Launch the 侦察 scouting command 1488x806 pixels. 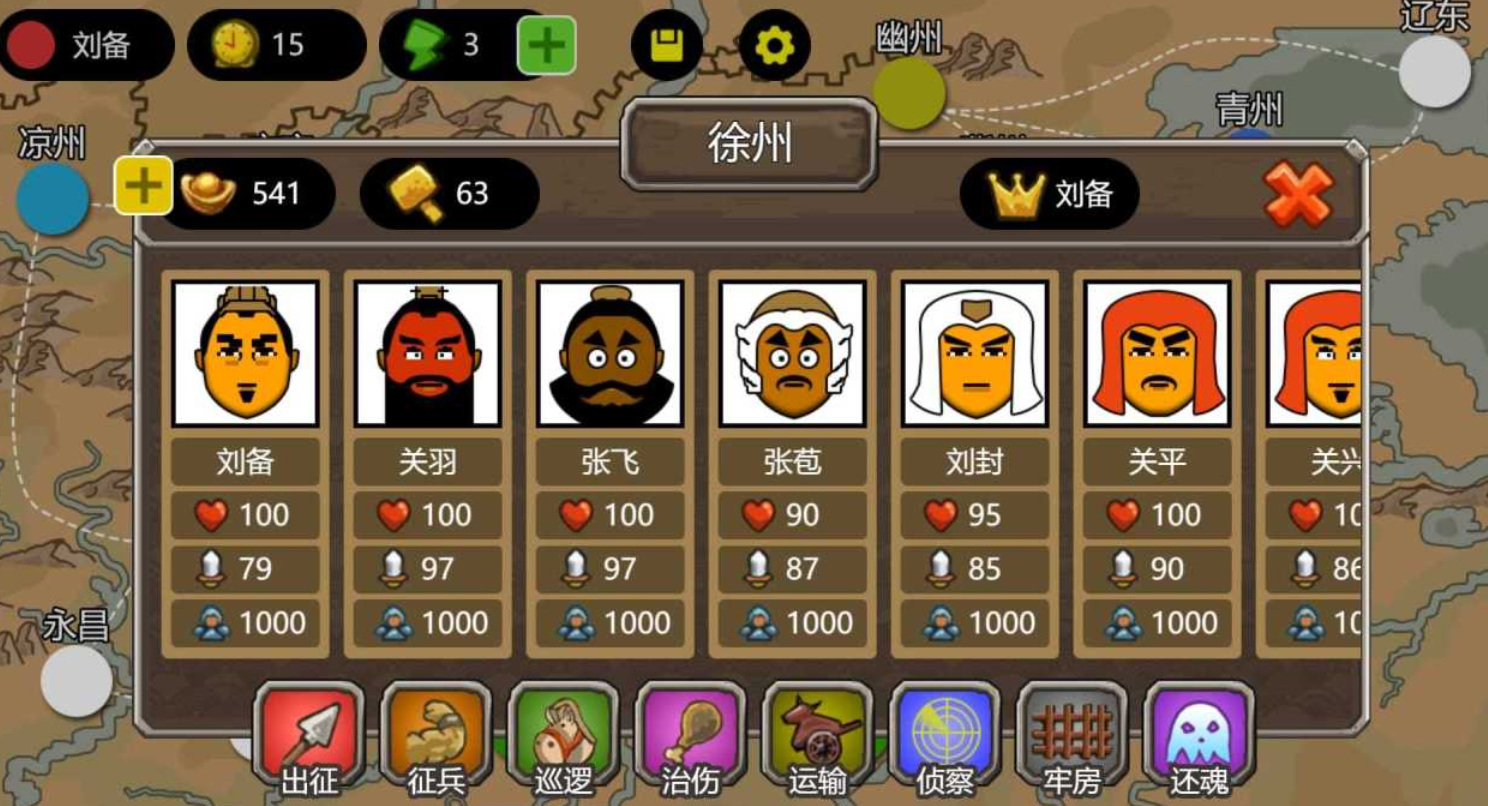click(x=942, y=735)
